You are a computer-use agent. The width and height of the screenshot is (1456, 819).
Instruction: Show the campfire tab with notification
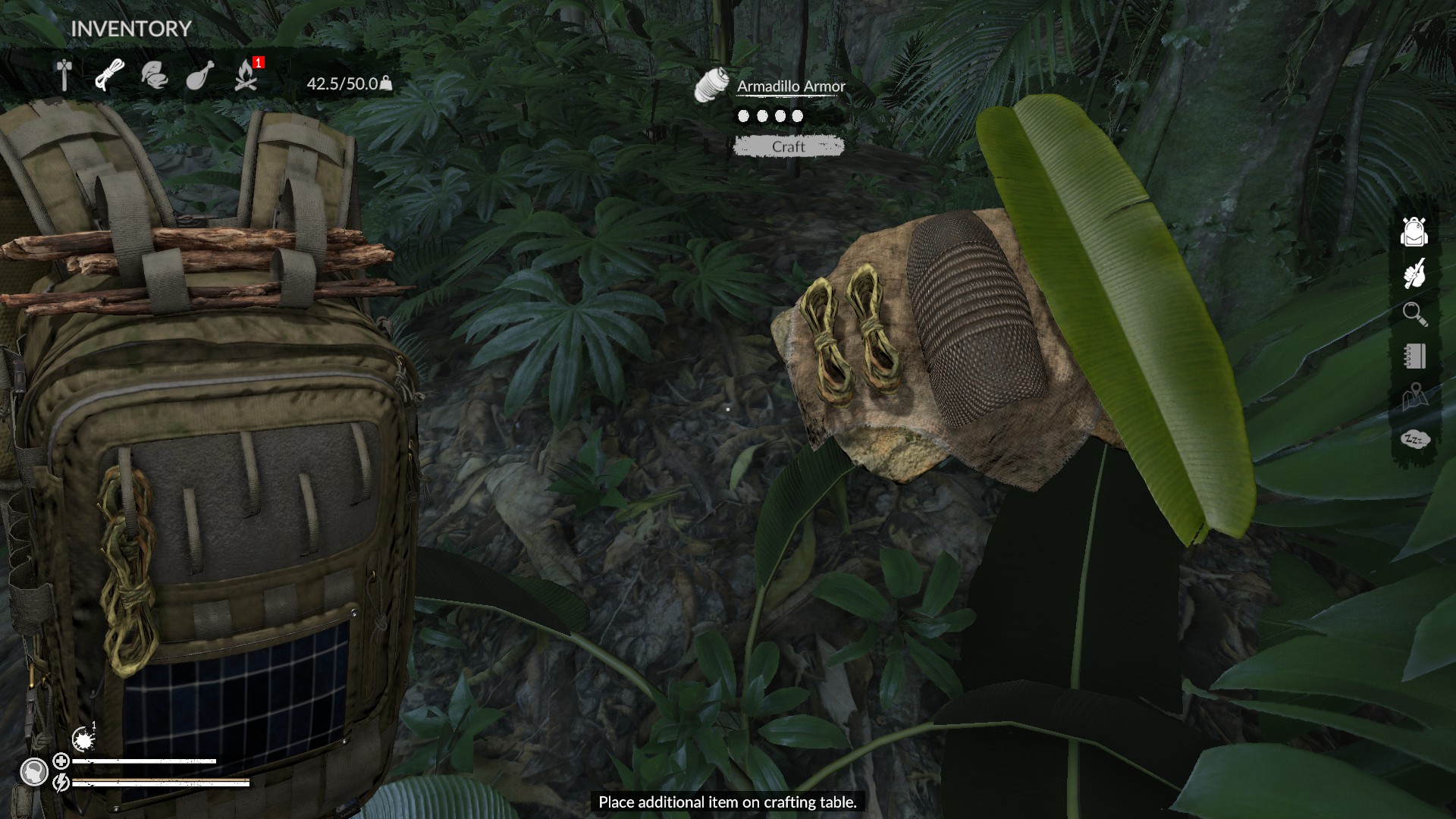[x=246, y=75]
